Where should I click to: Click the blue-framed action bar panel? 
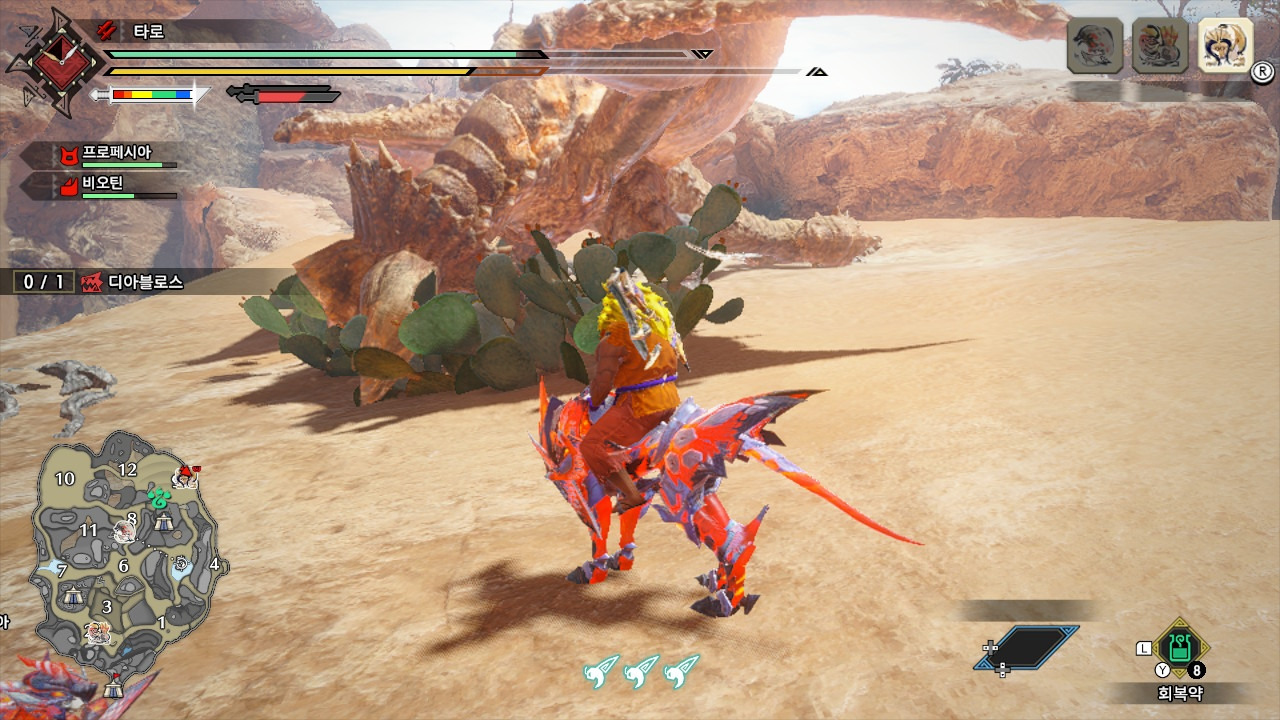(x=1028, y=647)
